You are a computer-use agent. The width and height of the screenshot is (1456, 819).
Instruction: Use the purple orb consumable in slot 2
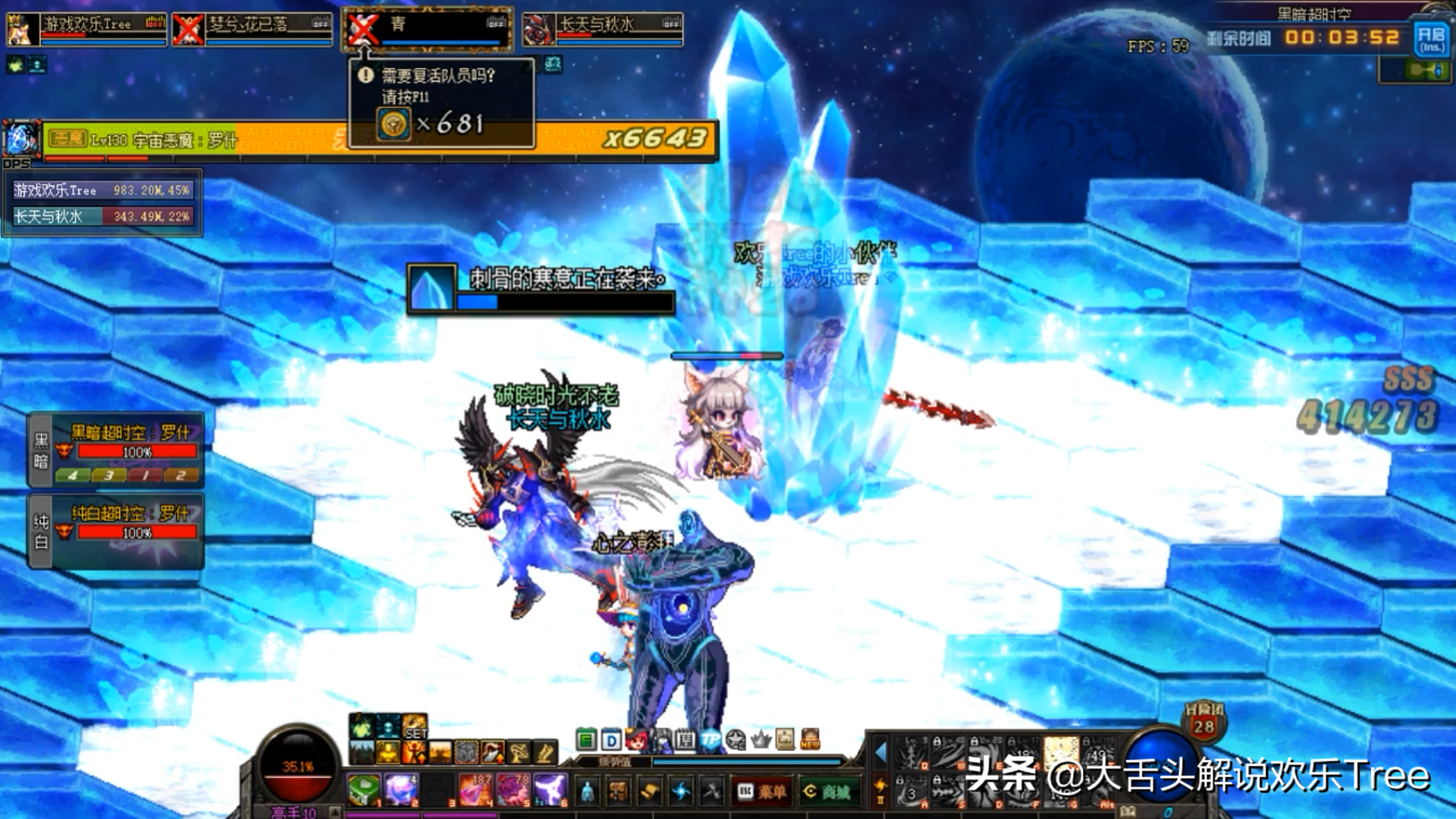[400, 790]
